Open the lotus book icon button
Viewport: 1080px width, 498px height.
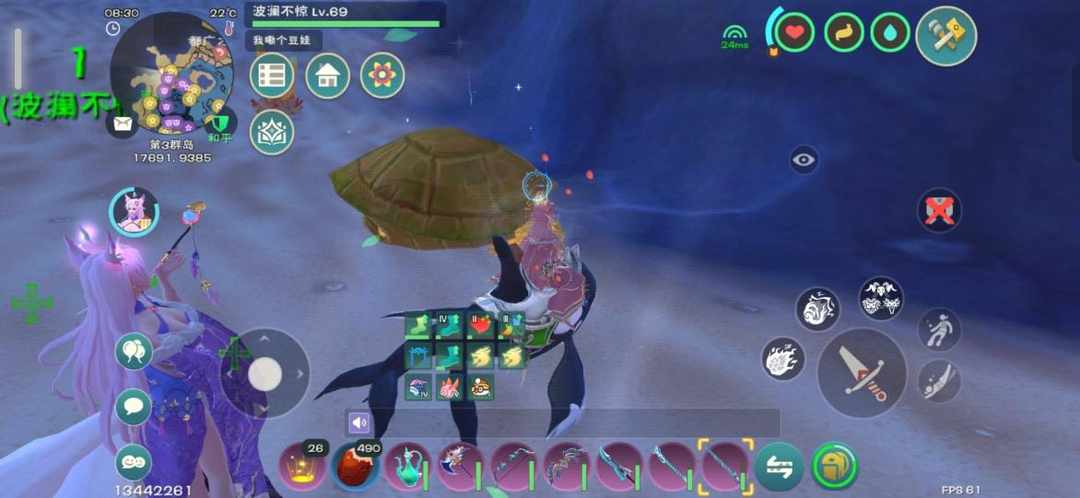point(271,132)
